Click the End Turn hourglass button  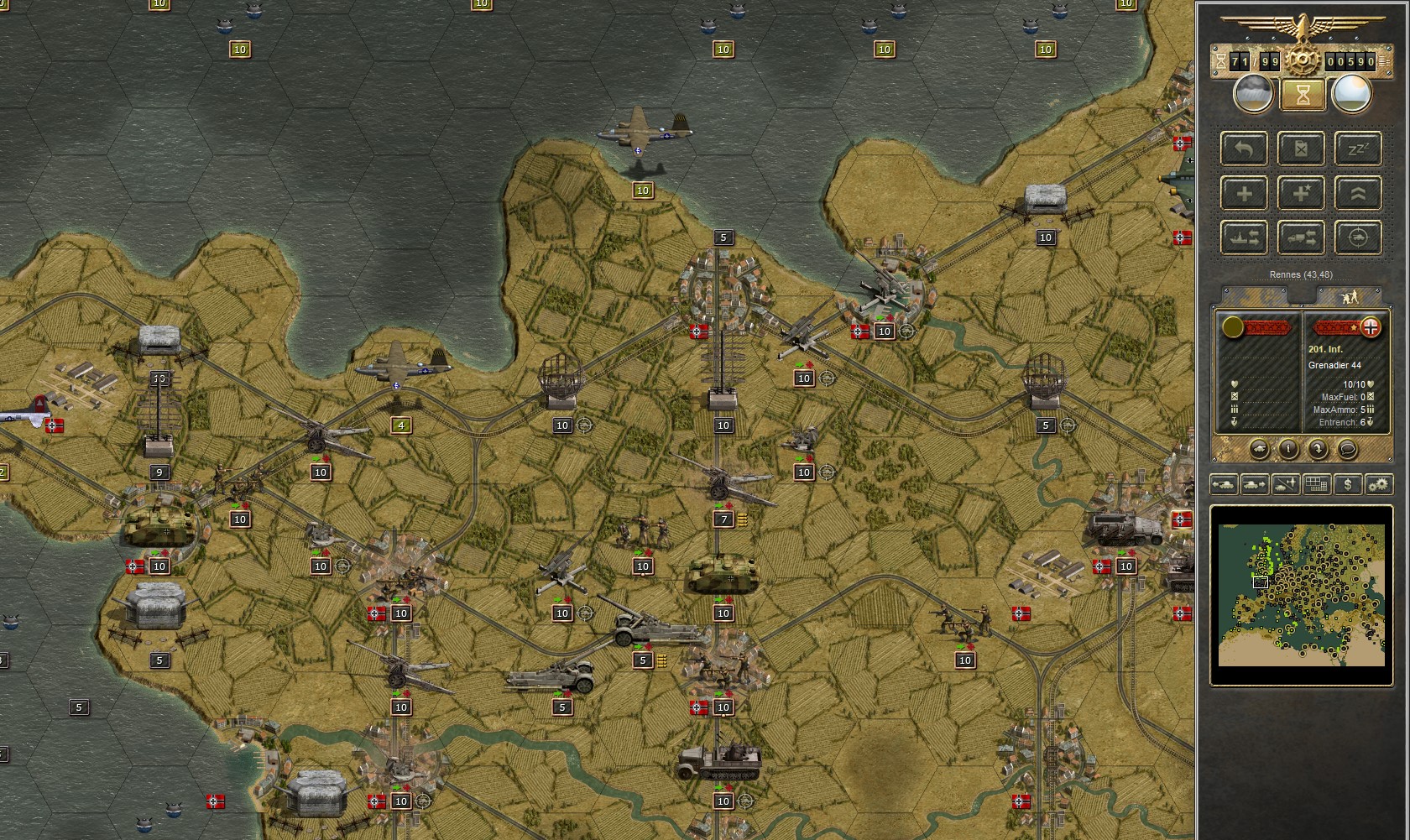[x=1302, y=94]
